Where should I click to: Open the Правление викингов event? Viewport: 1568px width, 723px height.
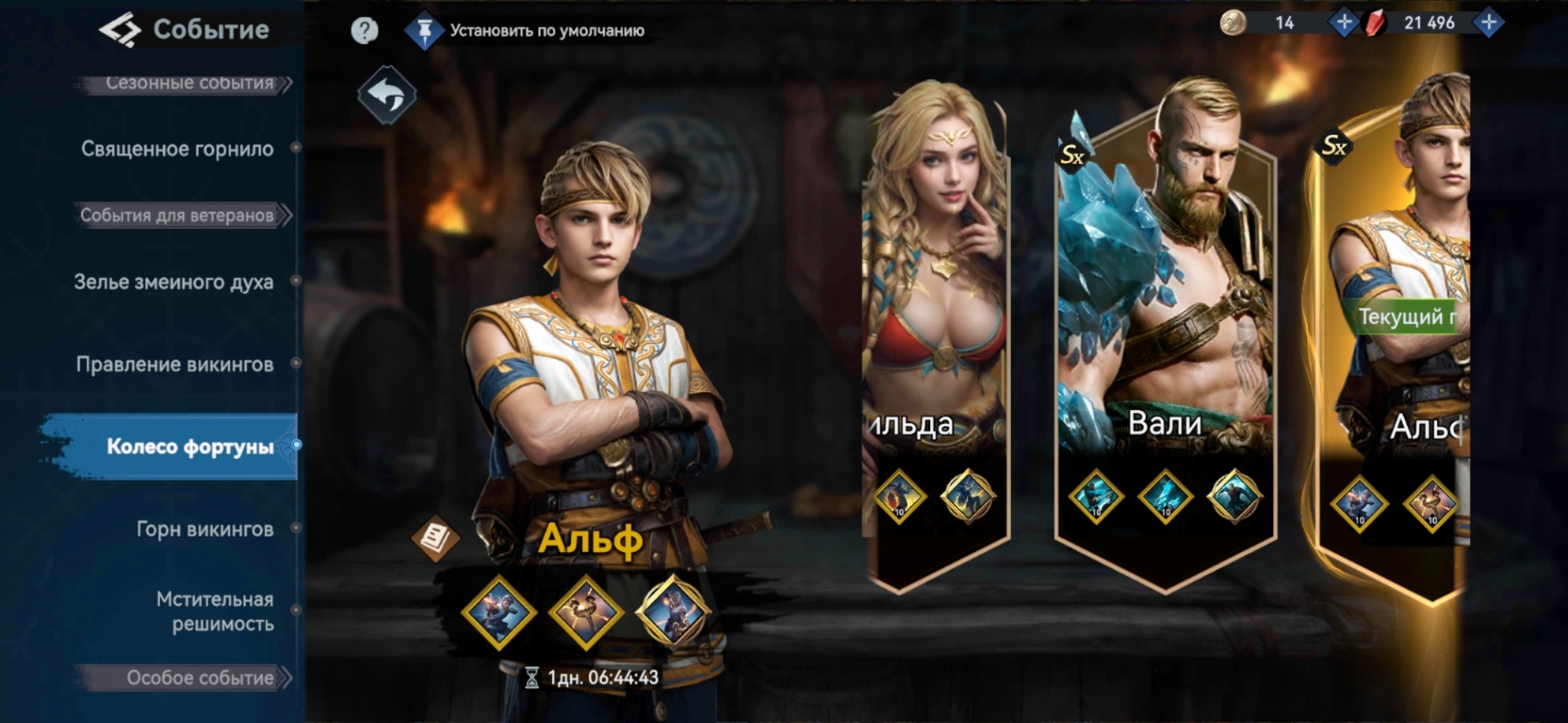(x=175, y=365)
